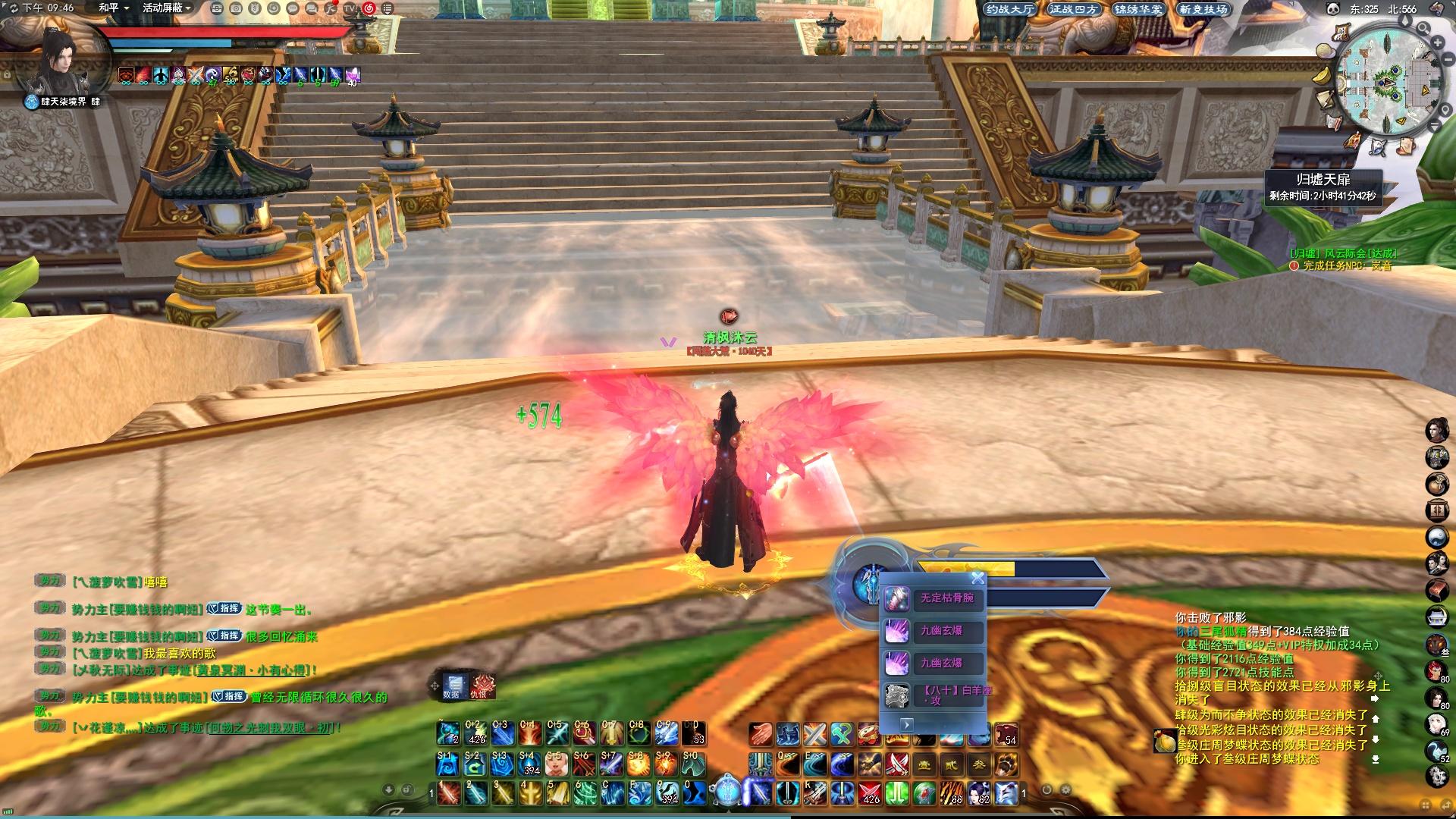Open the 新竞技场 arena button
The width and height of the screenshot is (1456, 819).
pyautogui.click(x=1203, y=9)
